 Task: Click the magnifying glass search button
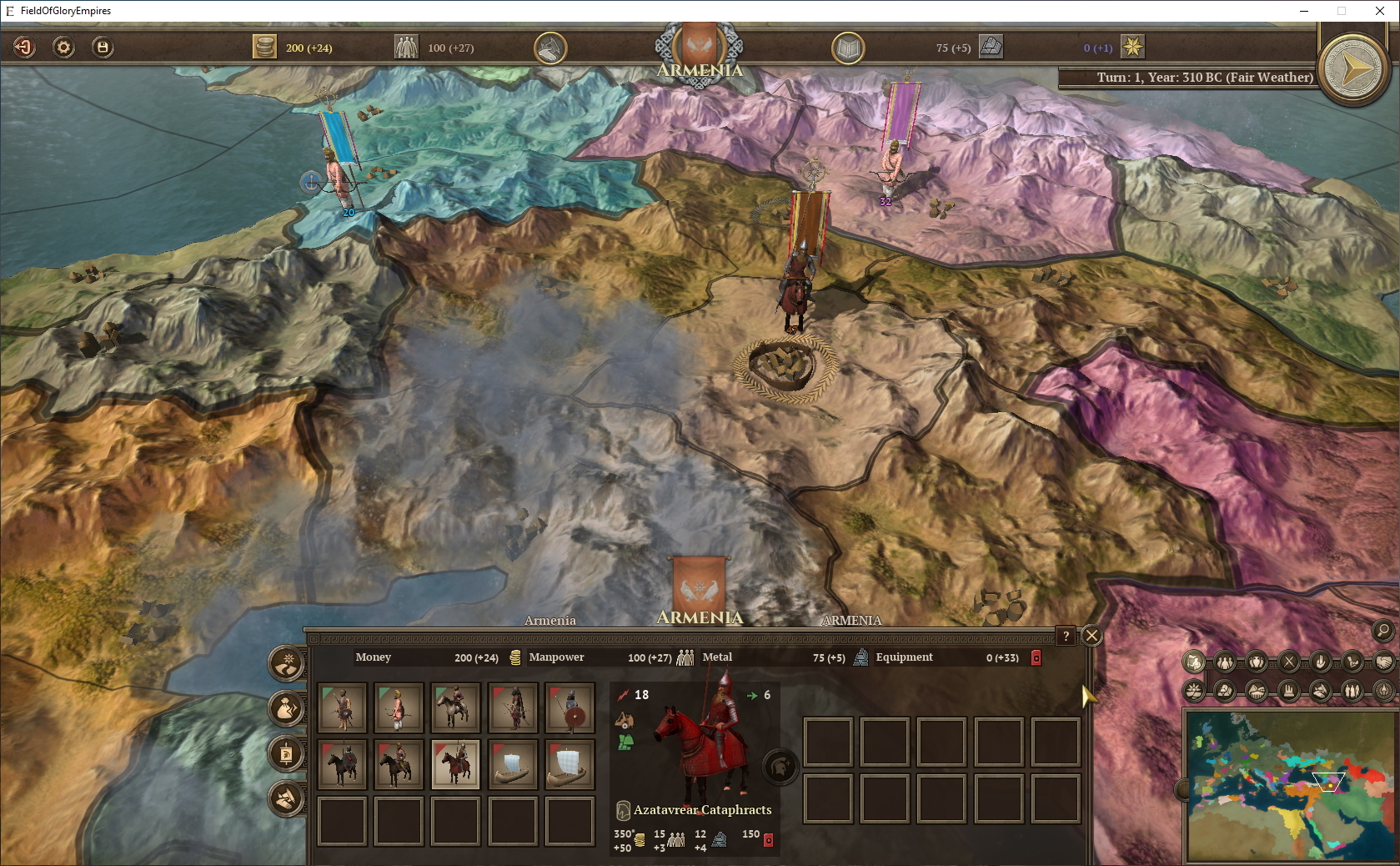1382,630
